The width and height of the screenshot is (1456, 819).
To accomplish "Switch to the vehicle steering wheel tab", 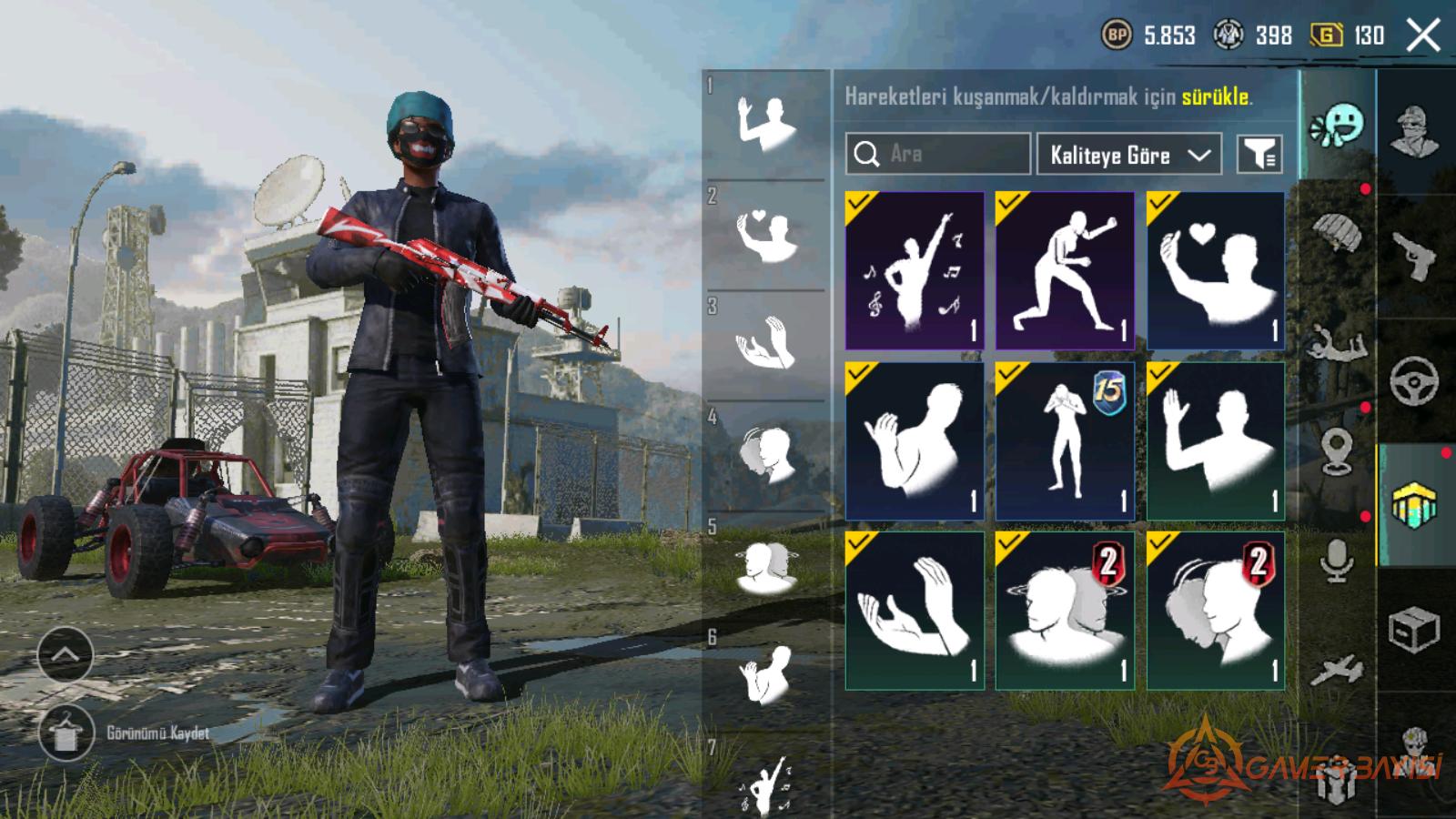I will point(1414,380).
